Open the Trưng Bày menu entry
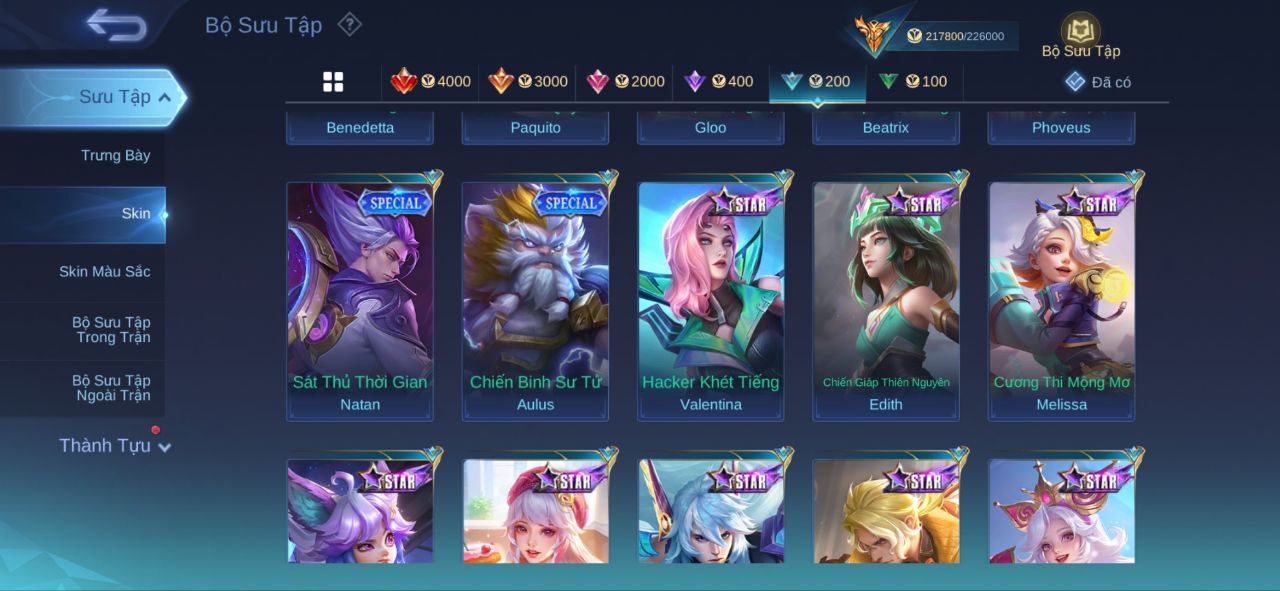 tap(115, 155)
